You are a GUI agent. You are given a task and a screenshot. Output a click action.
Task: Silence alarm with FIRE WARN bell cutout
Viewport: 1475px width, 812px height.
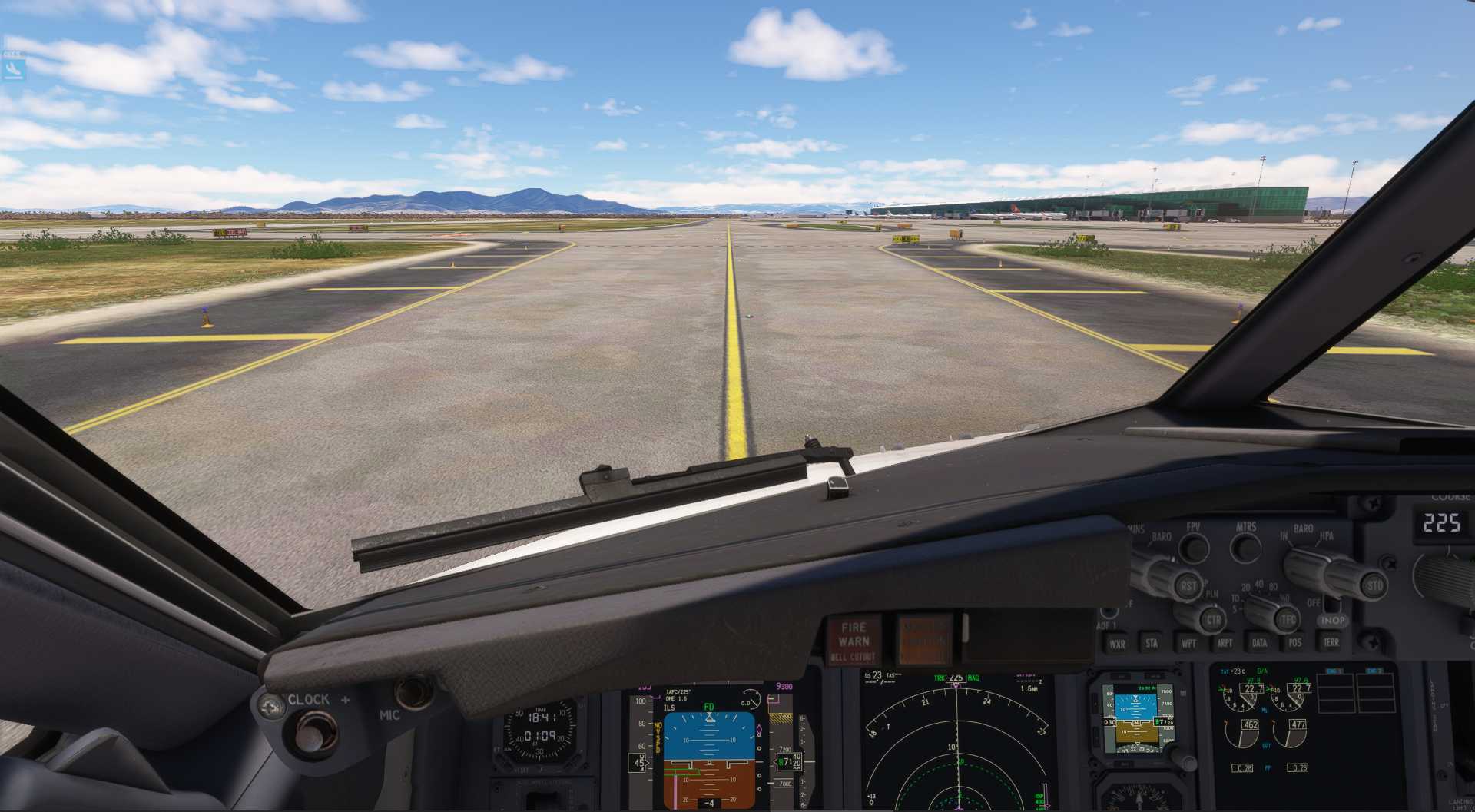click(854, 641)
